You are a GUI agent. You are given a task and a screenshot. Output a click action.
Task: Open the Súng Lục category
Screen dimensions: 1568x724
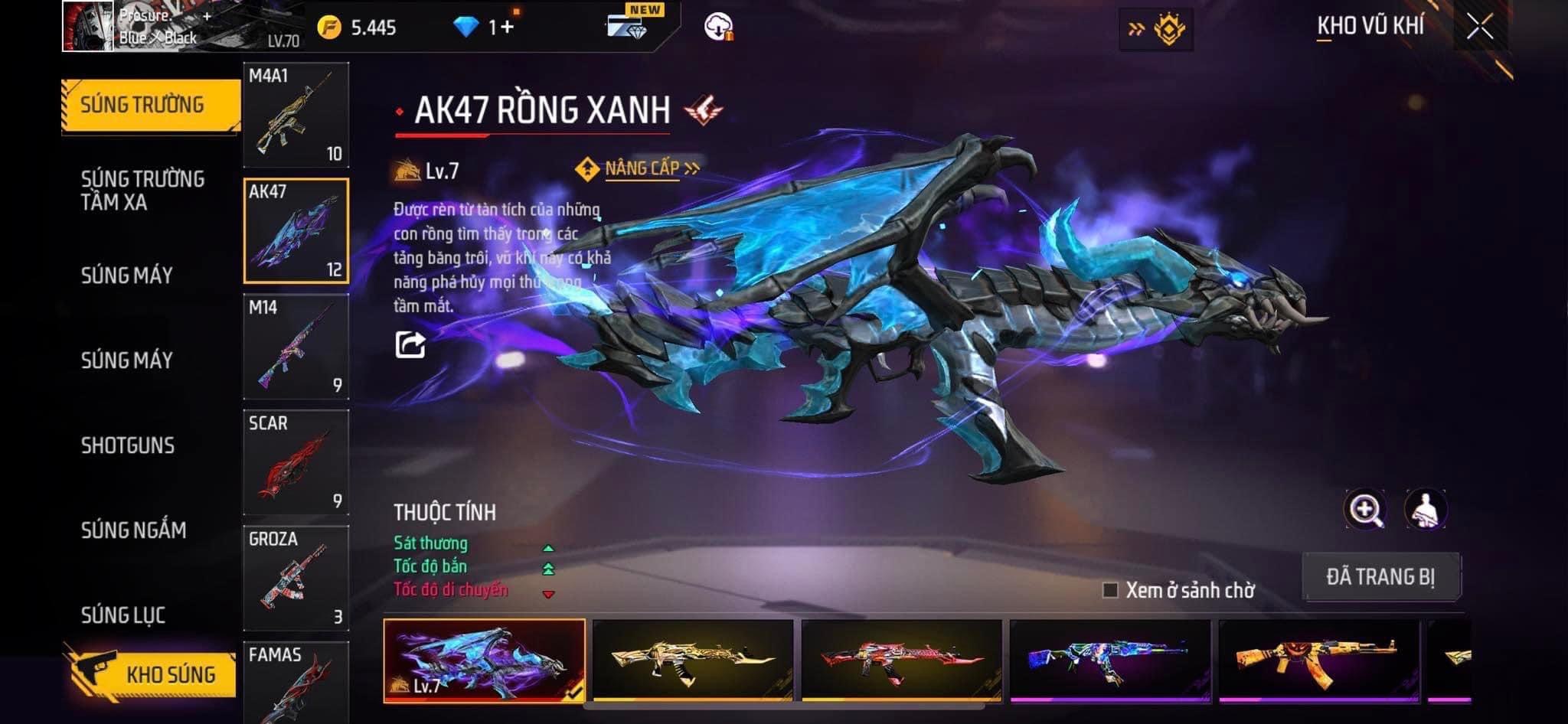click(123, 615)
